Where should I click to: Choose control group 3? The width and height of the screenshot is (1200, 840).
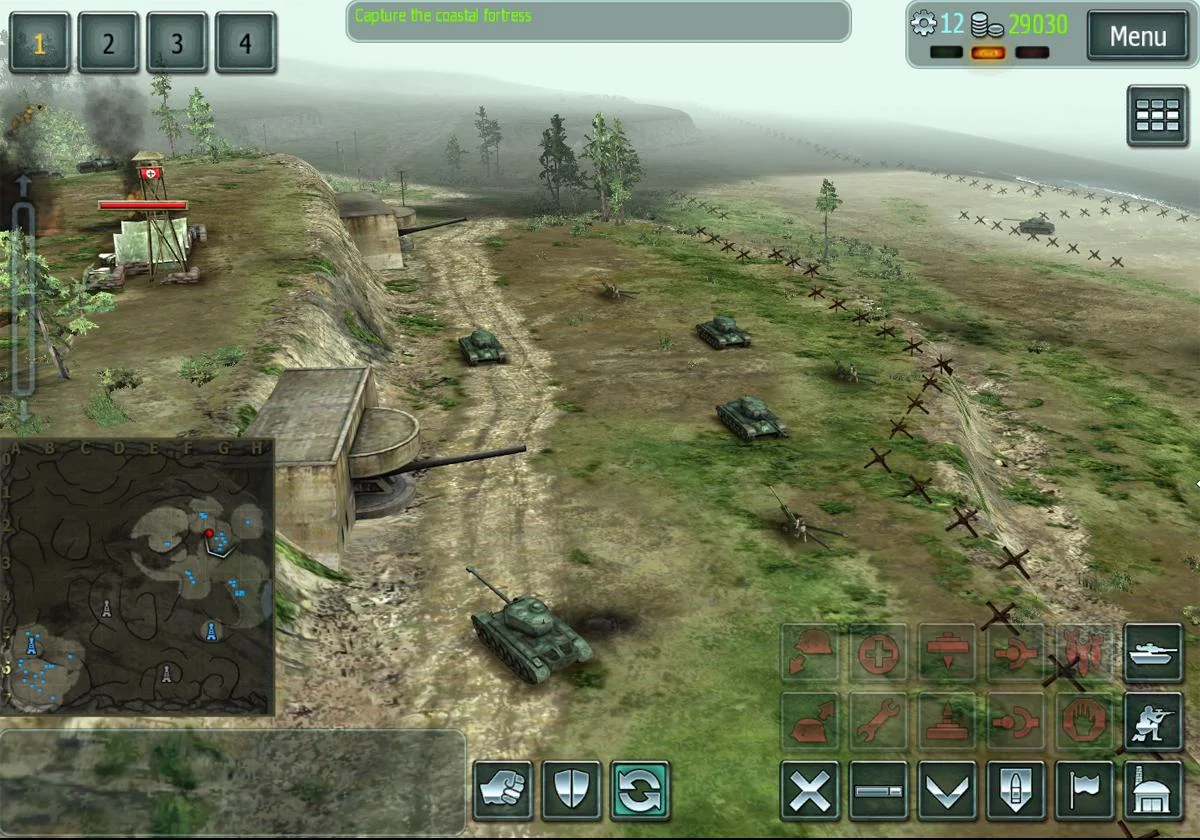(177, 43)
